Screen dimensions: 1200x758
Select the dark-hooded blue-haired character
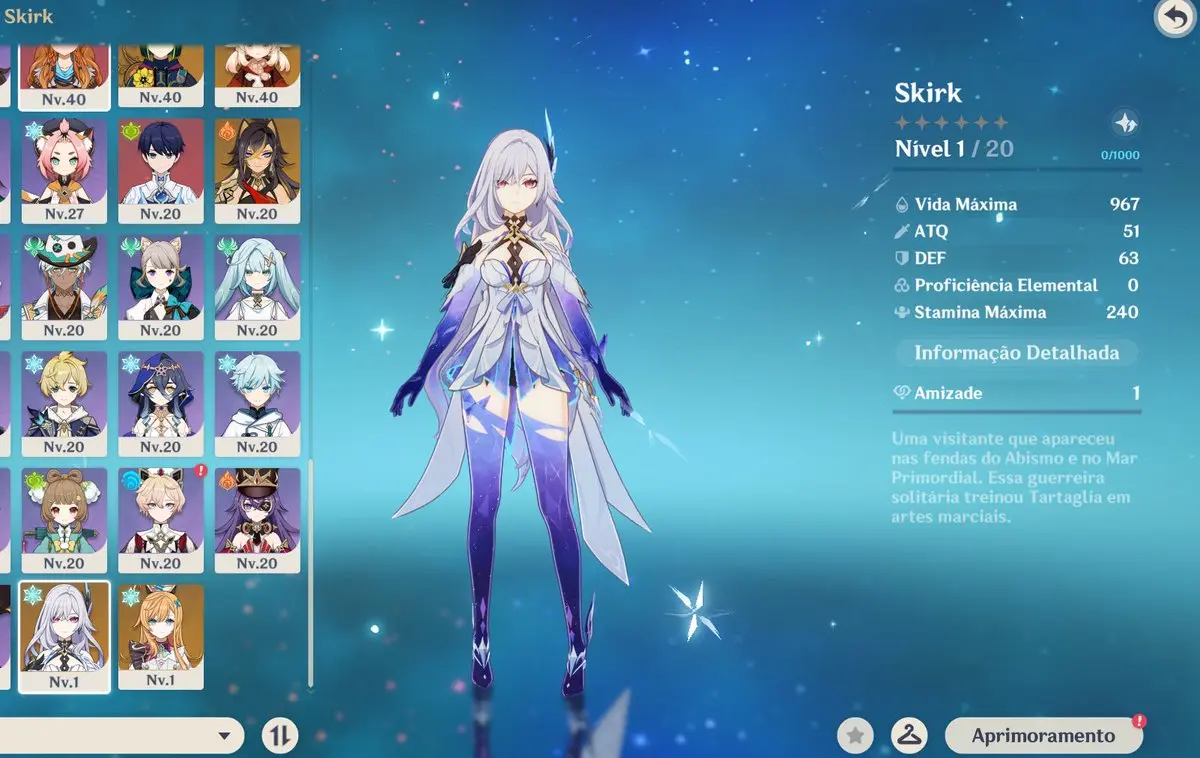pos(161,403)
